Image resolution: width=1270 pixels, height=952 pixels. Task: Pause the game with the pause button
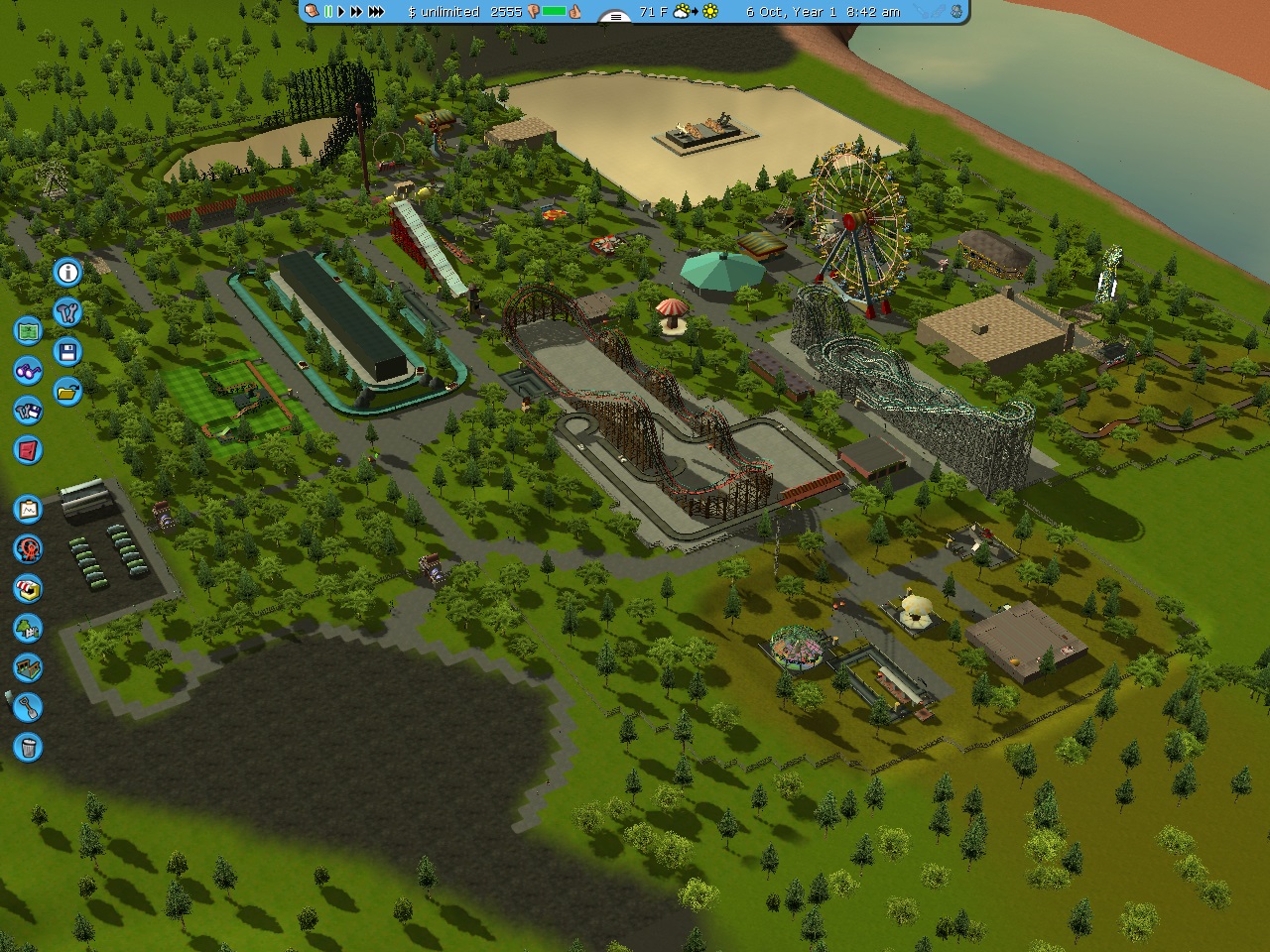(328, 12)
